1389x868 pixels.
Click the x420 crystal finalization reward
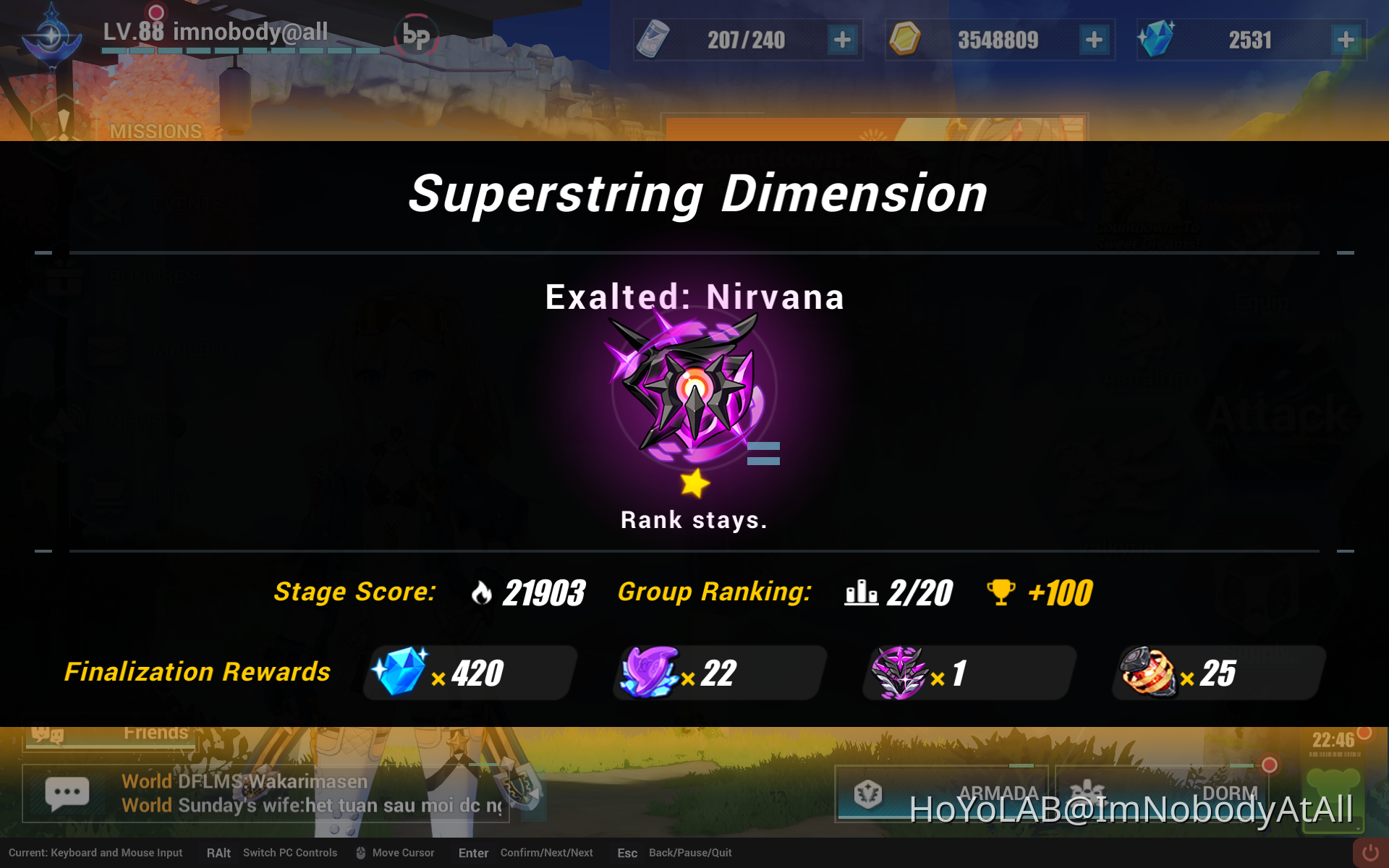[469, 673]
